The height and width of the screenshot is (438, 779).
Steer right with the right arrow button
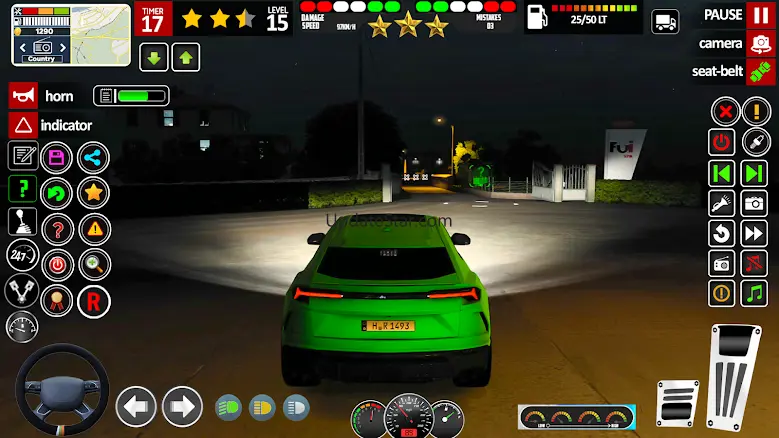[182, 407]
